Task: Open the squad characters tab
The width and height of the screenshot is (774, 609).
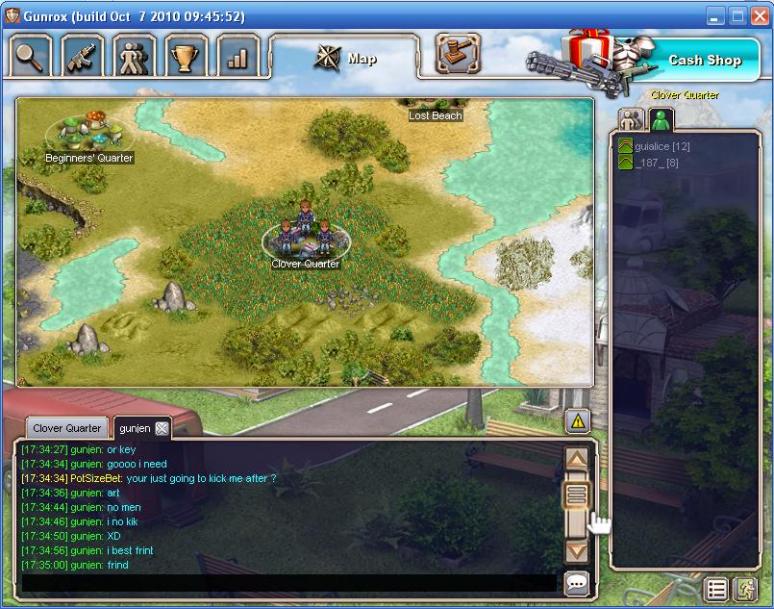Action: coord(134,56)
